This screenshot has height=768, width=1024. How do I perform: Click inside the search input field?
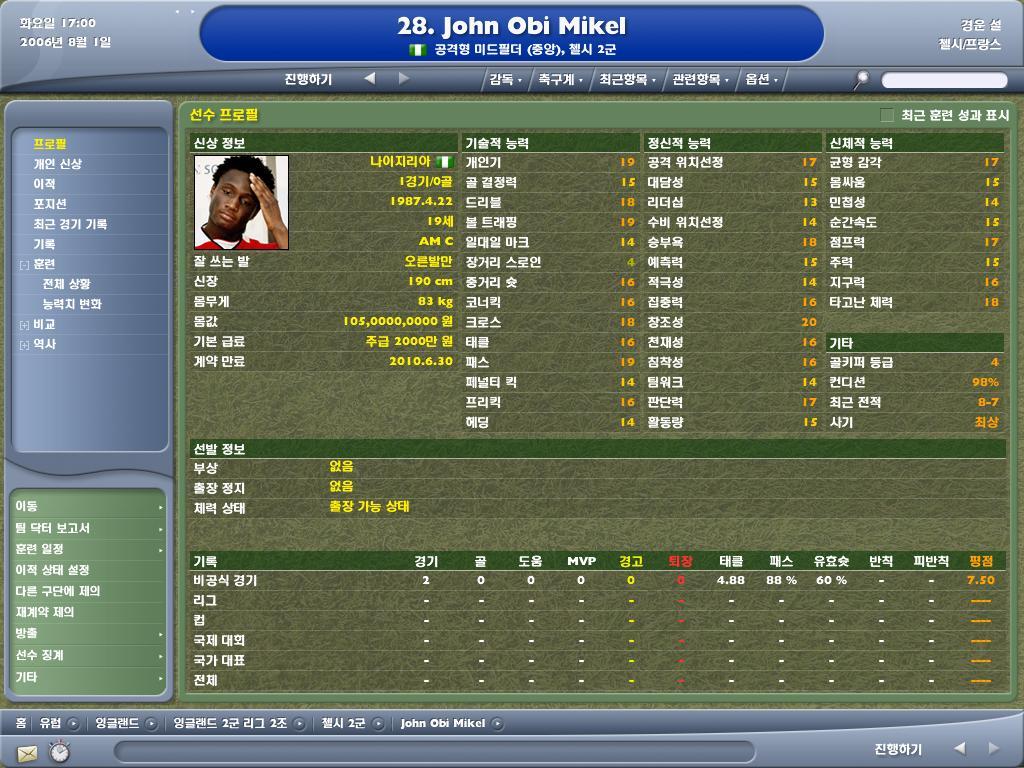[943, 80]
